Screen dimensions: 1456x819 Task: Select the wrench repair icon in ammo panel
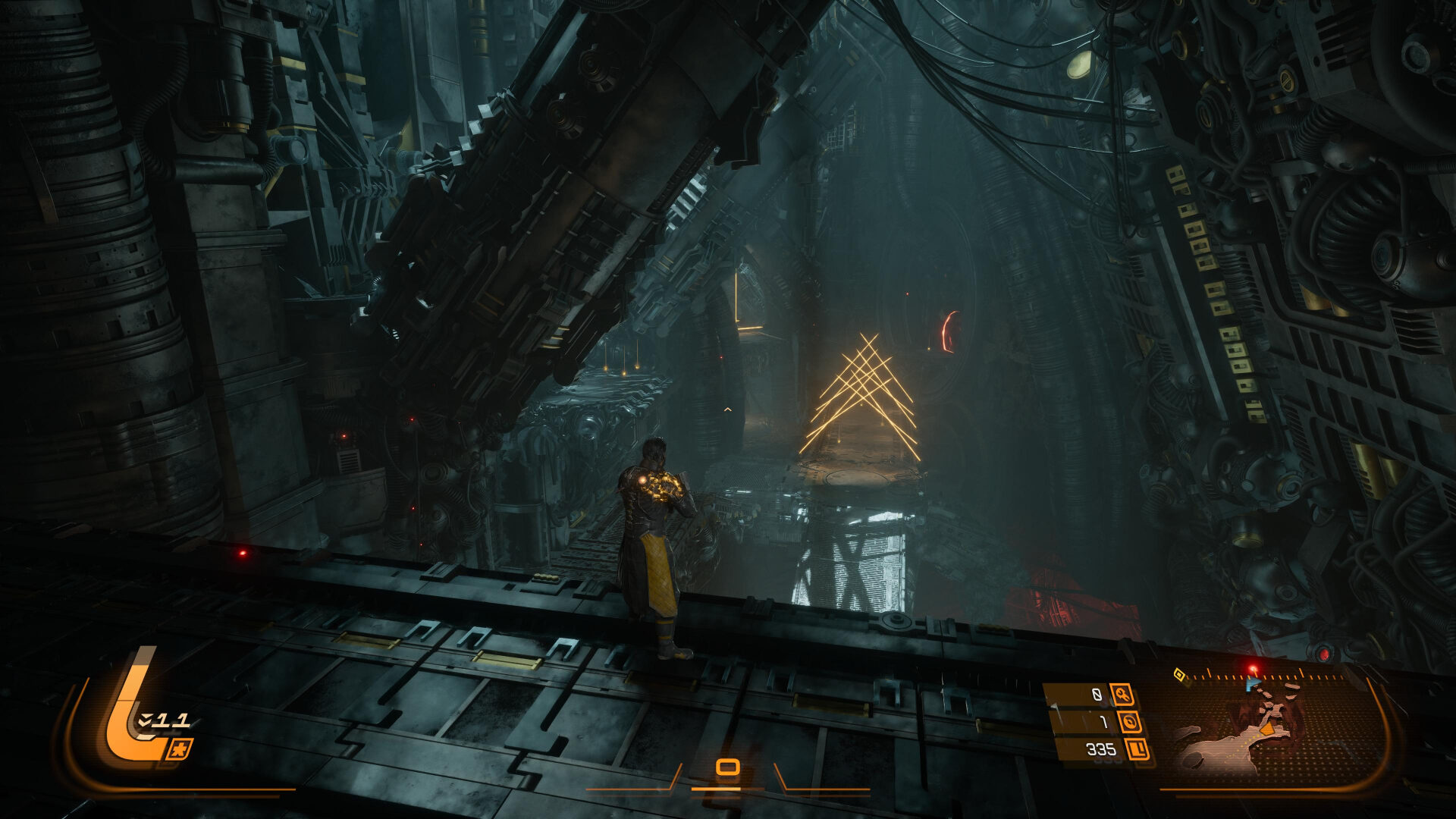[1123, 695]
